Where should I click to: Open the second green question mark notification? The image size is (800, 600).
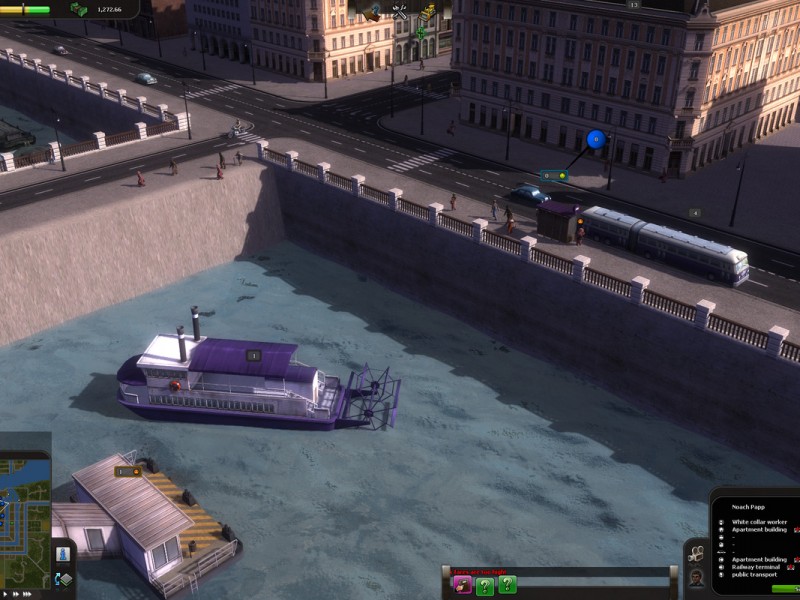508,585
